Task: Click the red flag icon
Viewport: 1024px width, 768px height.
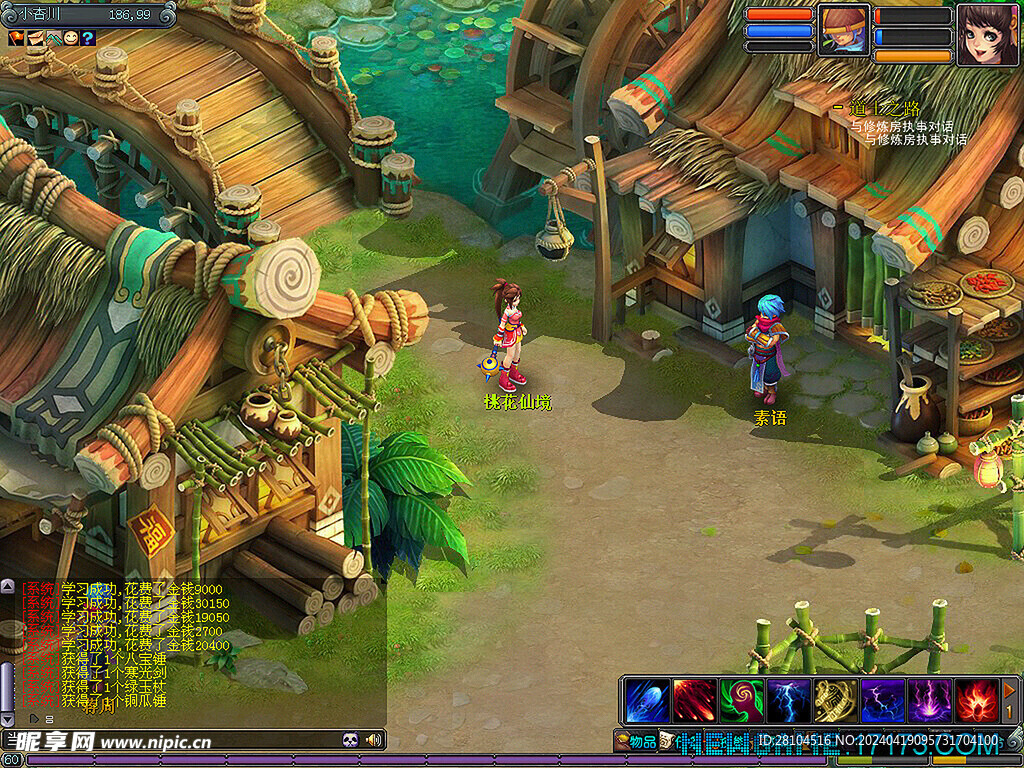Action: [16, 38]
